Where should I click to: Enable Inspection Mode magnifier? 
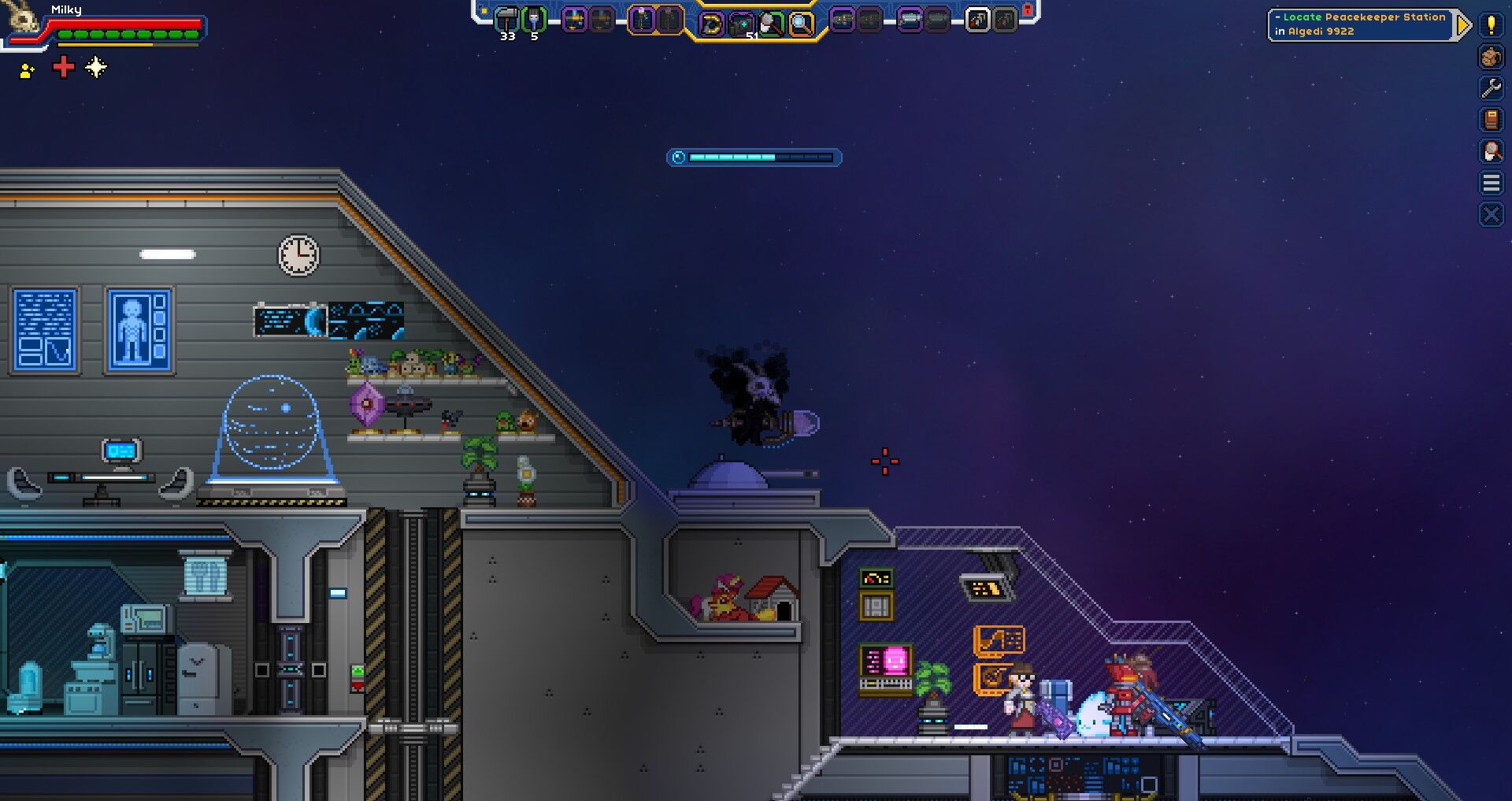click(x=802, y=24)
